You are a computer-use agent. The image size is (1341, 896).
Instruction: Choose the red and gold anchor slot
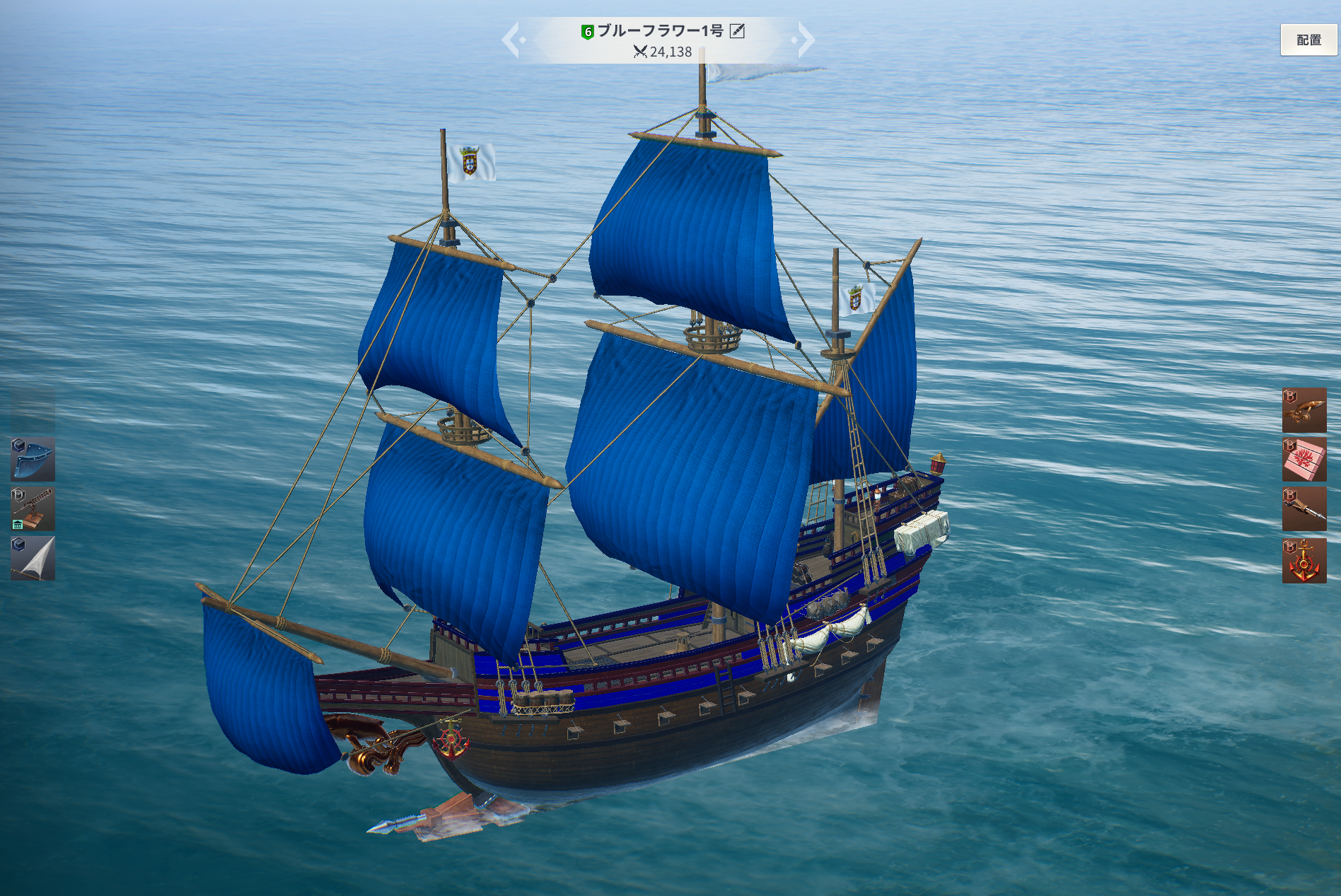coord(1304,560)
